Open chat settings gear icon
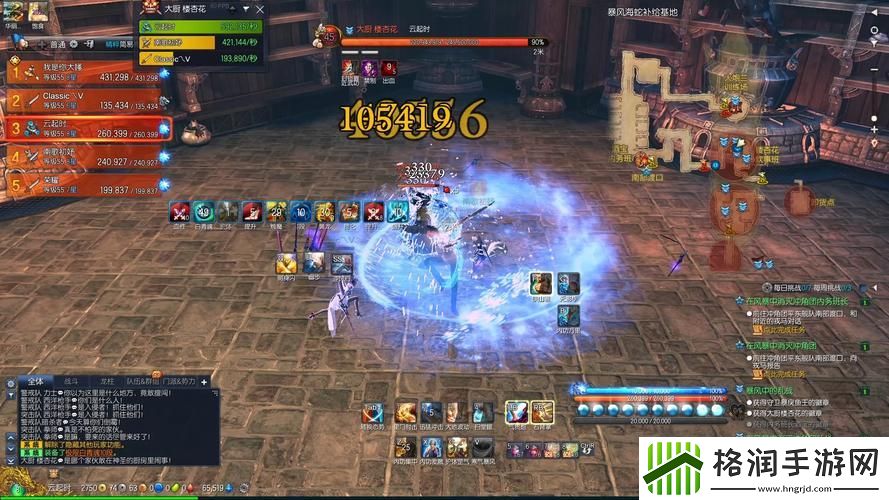The image size is (889, 500). (x=8, y=382)
